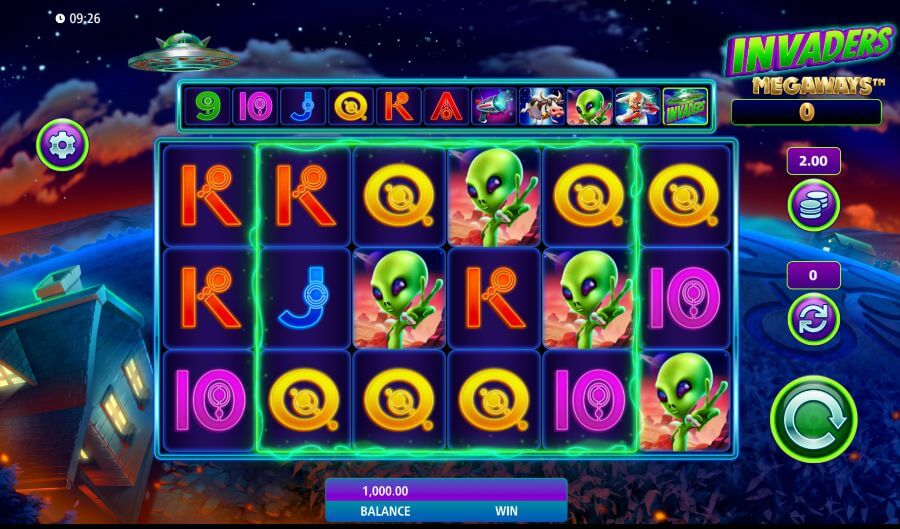Select the green 9 paytable symbol
The image size is (900, 529).
[x=207, y=106]
